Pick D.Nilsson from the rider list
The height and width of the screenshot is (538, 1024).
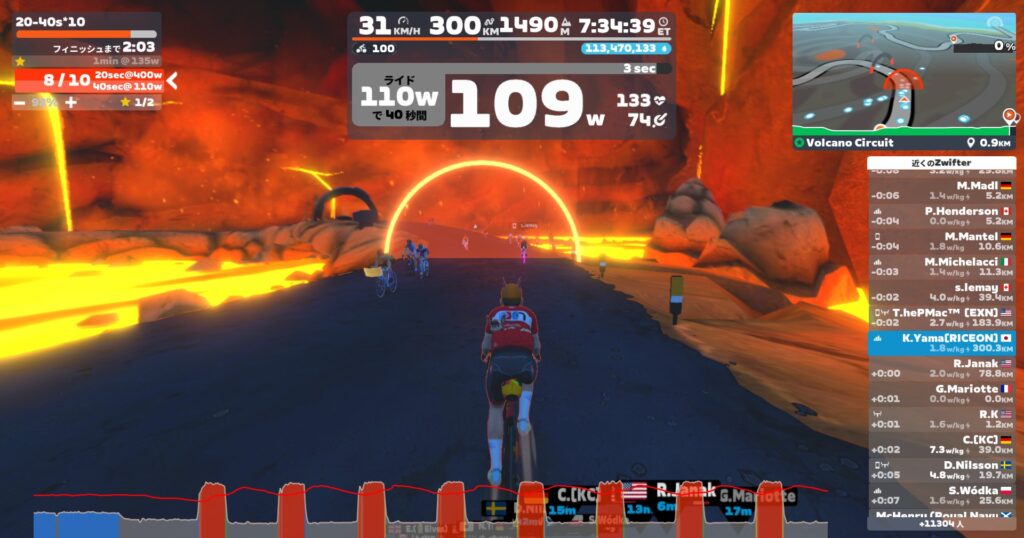(941, 470)
